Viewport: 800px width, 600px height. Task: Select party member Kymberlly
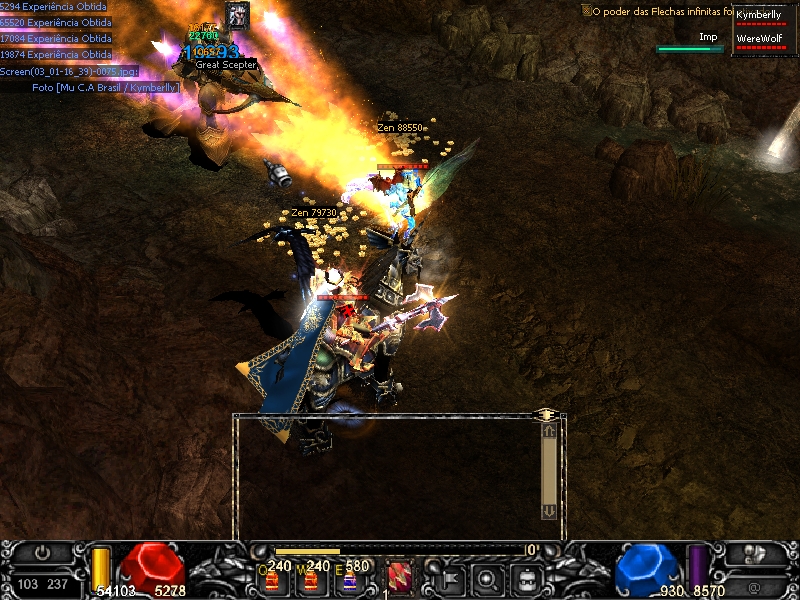(x=760, y=16)
